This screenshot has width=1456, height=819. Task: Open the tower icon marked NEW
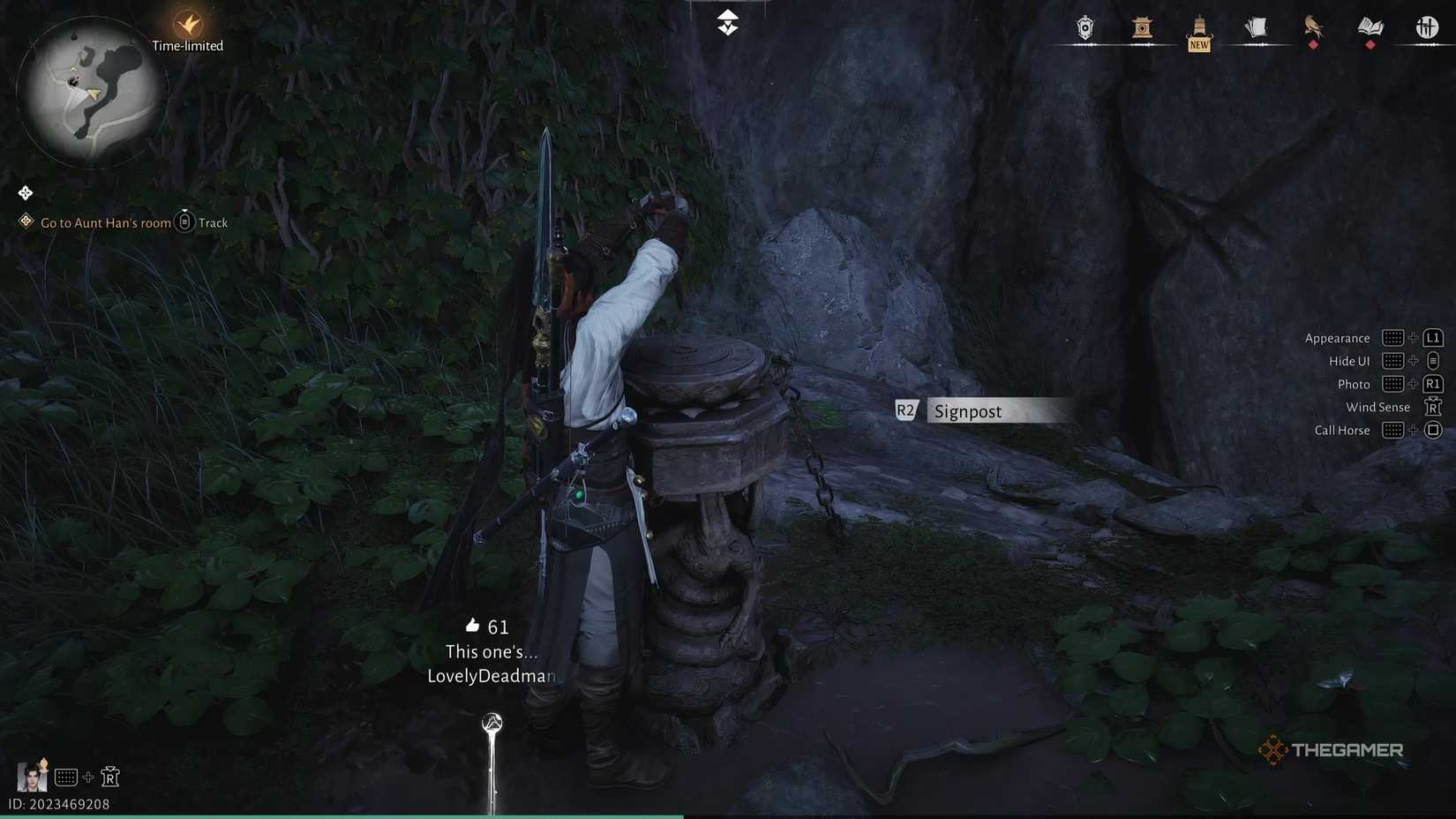1199,27
